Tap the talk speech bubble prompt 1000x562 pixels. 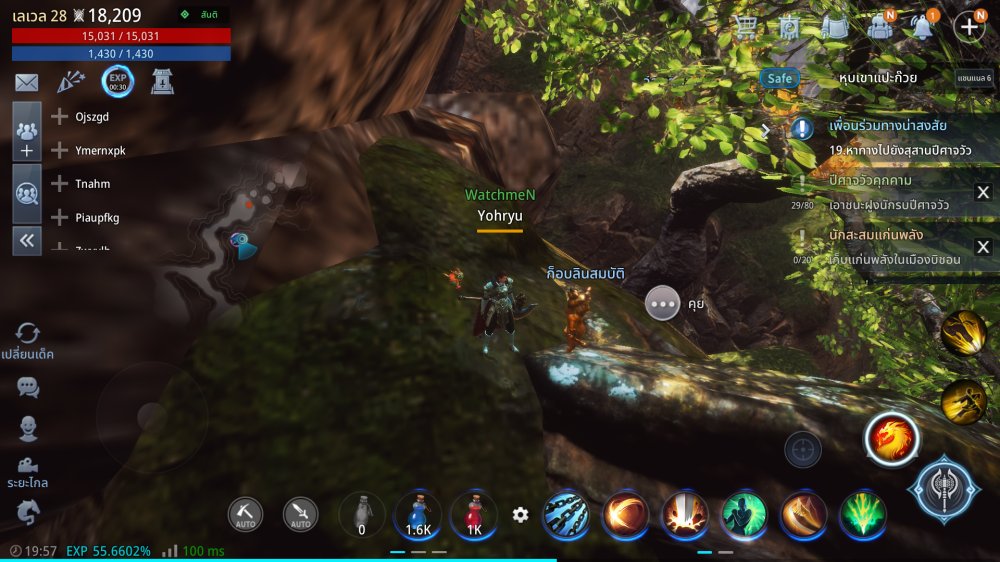[662, 302]
